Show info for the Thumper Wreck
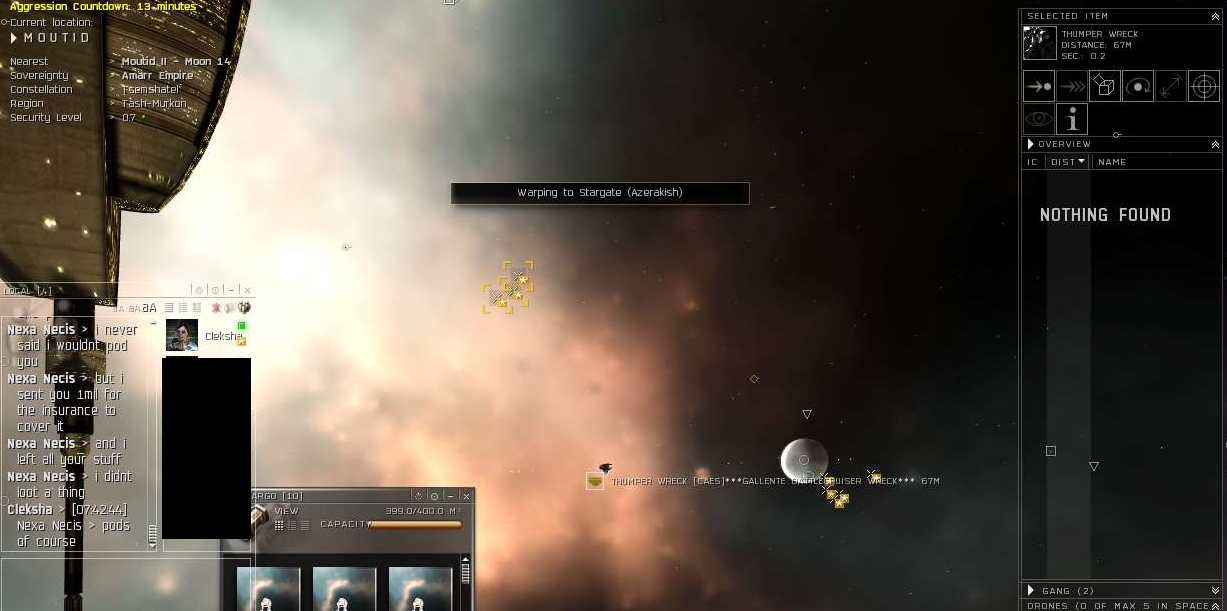The height and width of the screenshot is (611, 1227). coord(1072,119)
